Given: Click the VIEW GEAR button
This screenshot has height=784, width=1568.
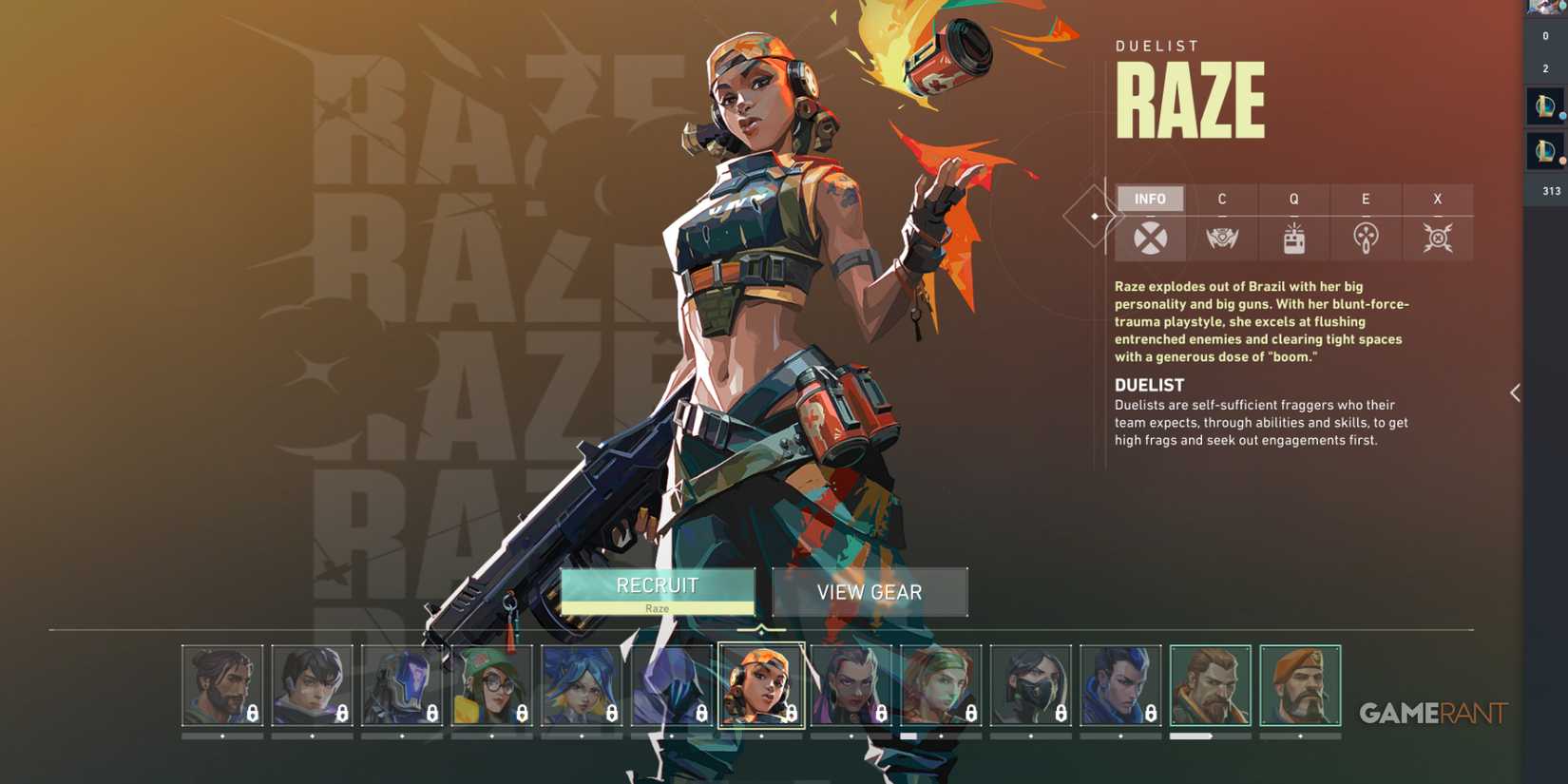Looking at the screenshot, I should pos(870,592).
